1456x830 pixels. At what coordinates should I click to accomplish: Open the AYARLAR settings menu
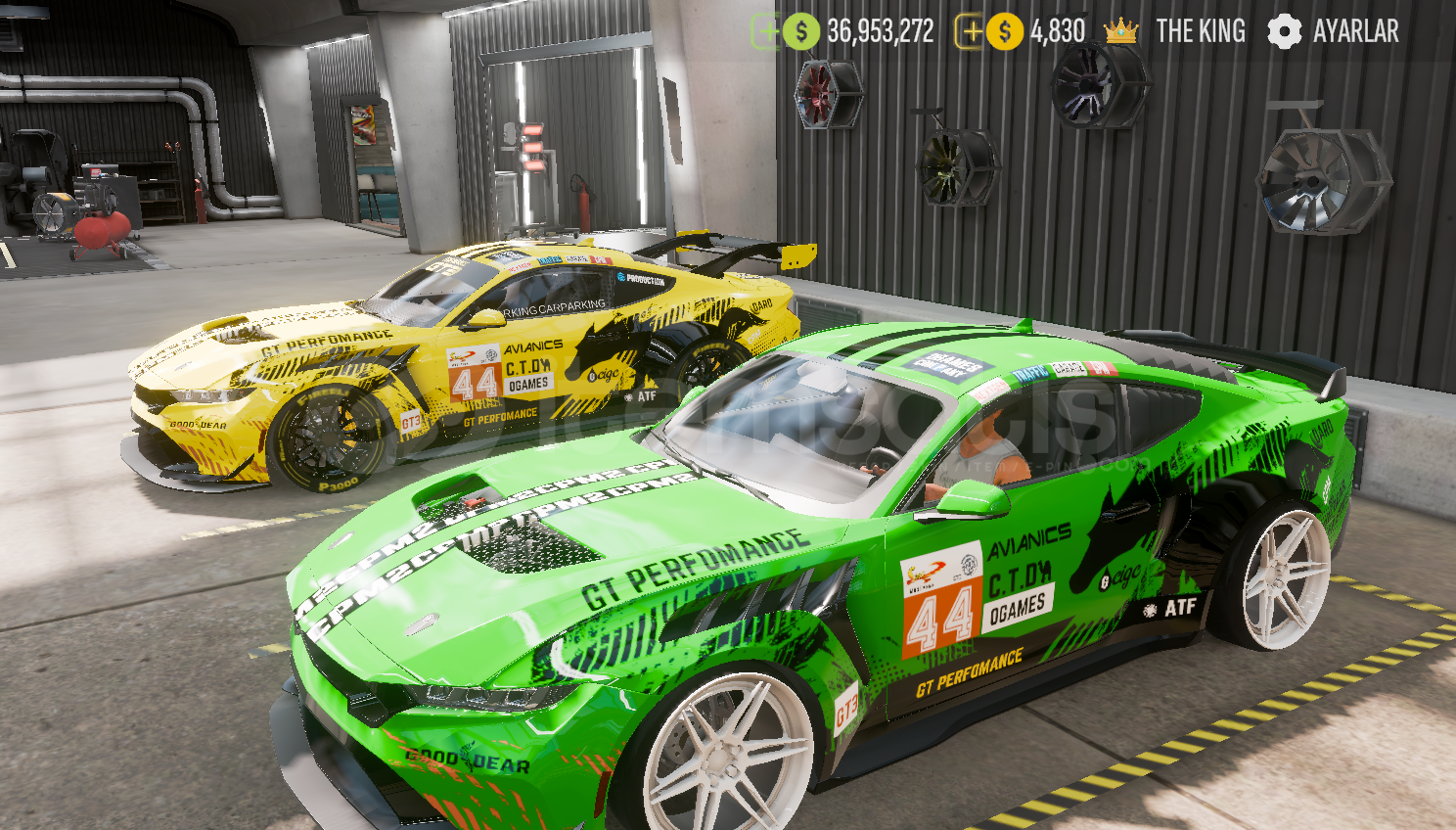(x=1333, y=31)
